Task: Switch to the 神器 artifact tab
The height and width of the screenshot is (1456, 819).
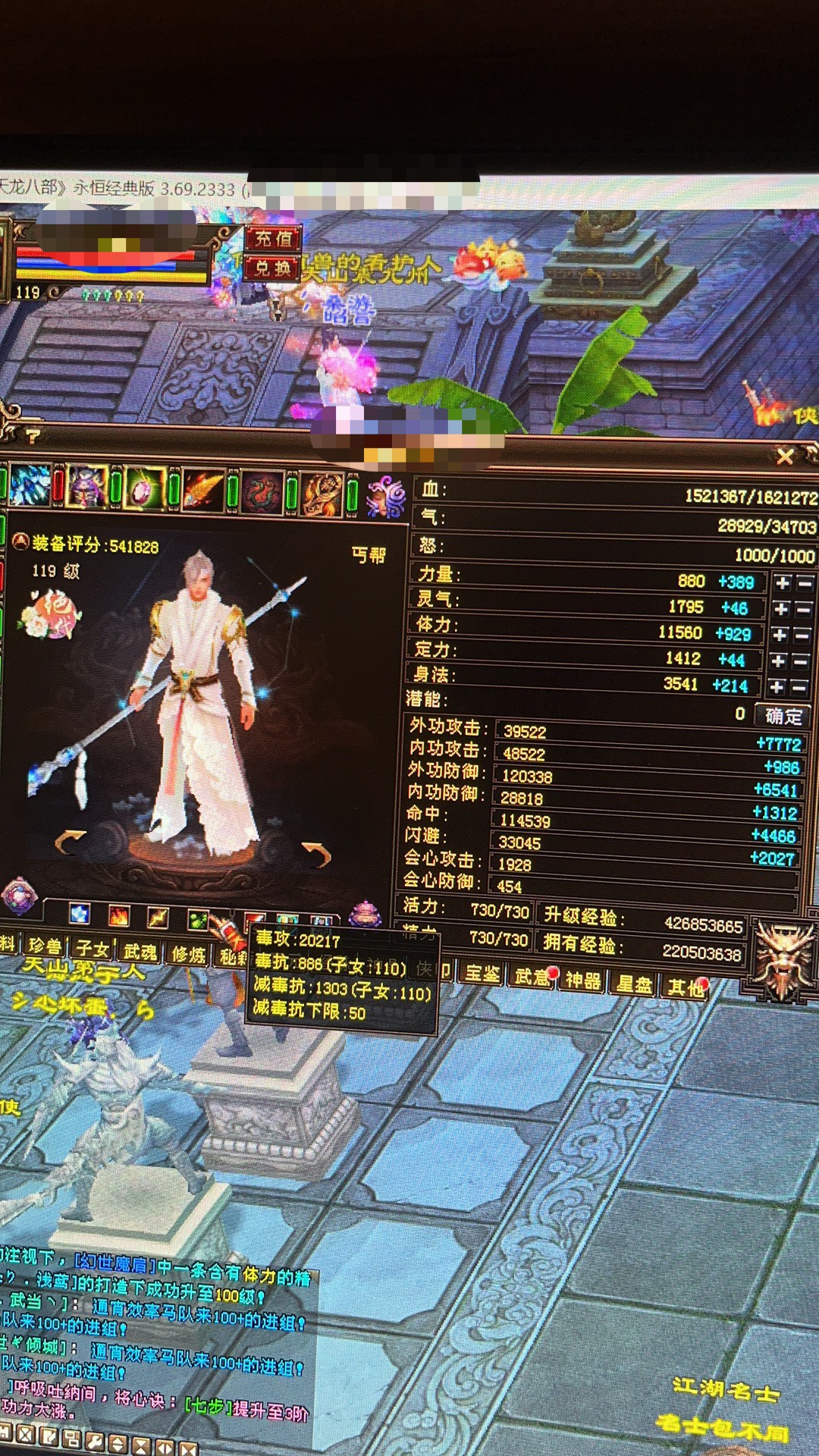Action: pos(582,981)
